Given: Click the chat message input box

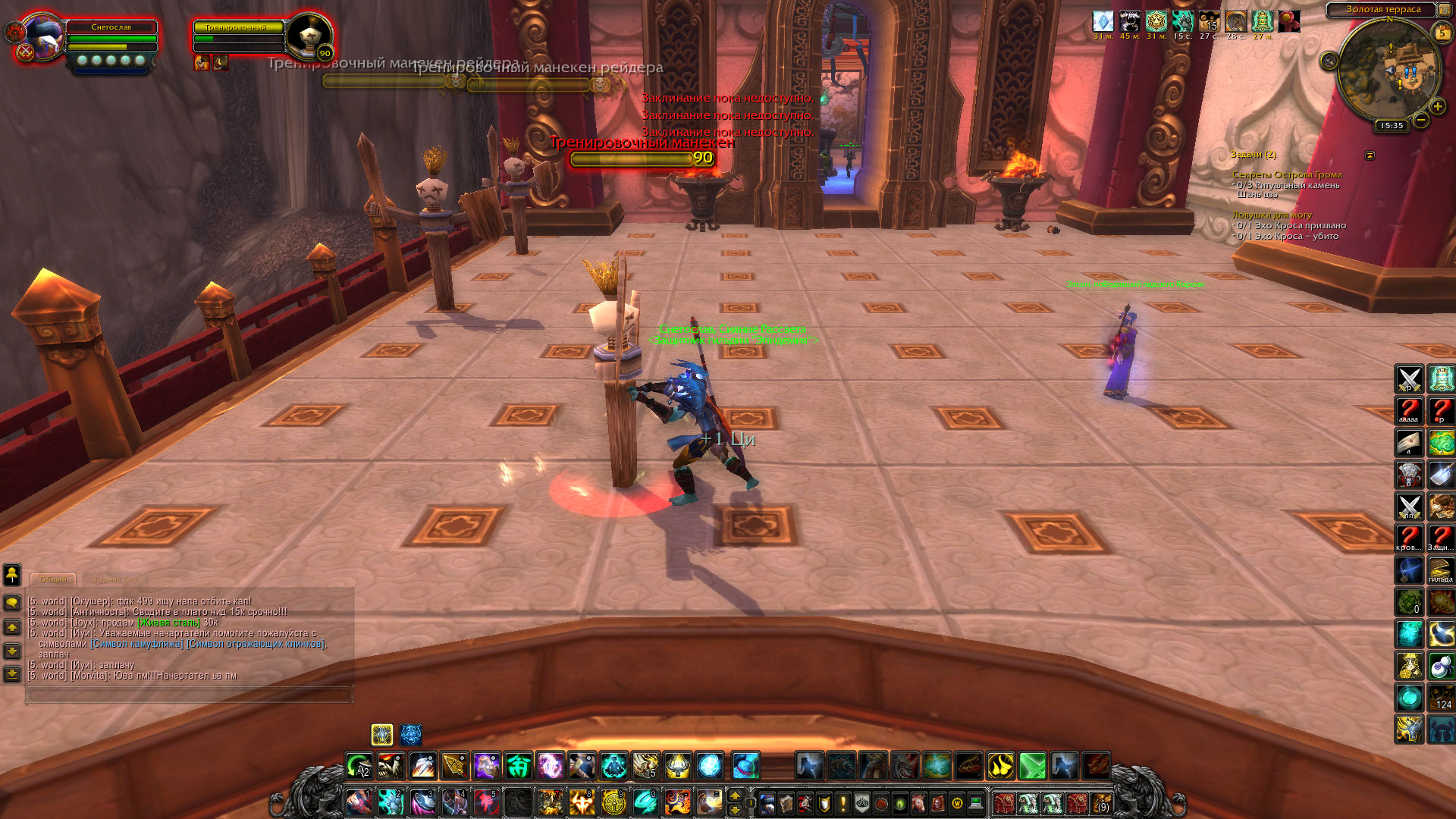Looking at the screenshot, I should (190, 694).
